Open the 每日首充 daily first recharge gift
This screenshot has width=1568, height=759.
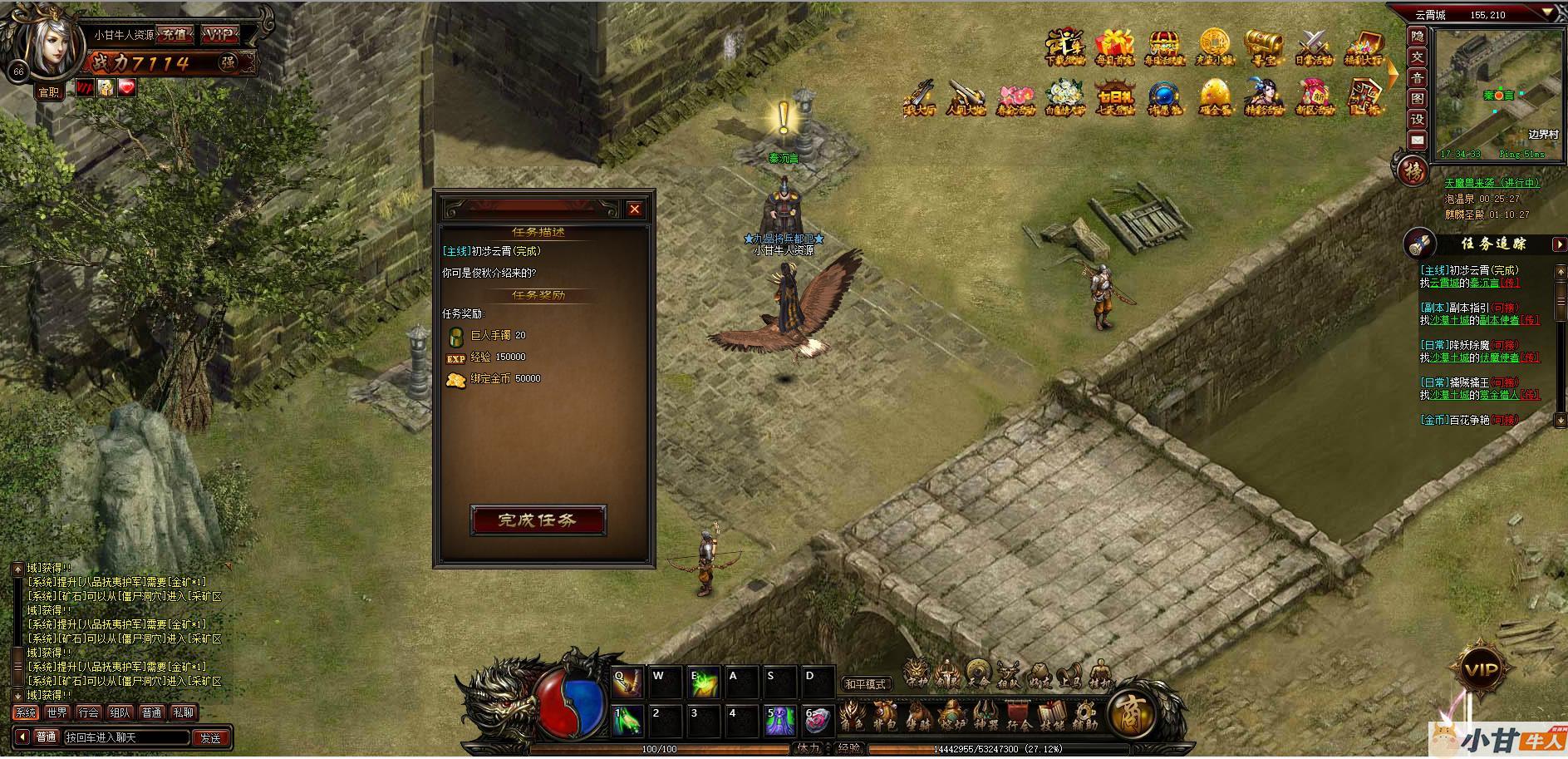pyautogui.click(x=1113, y=47)
